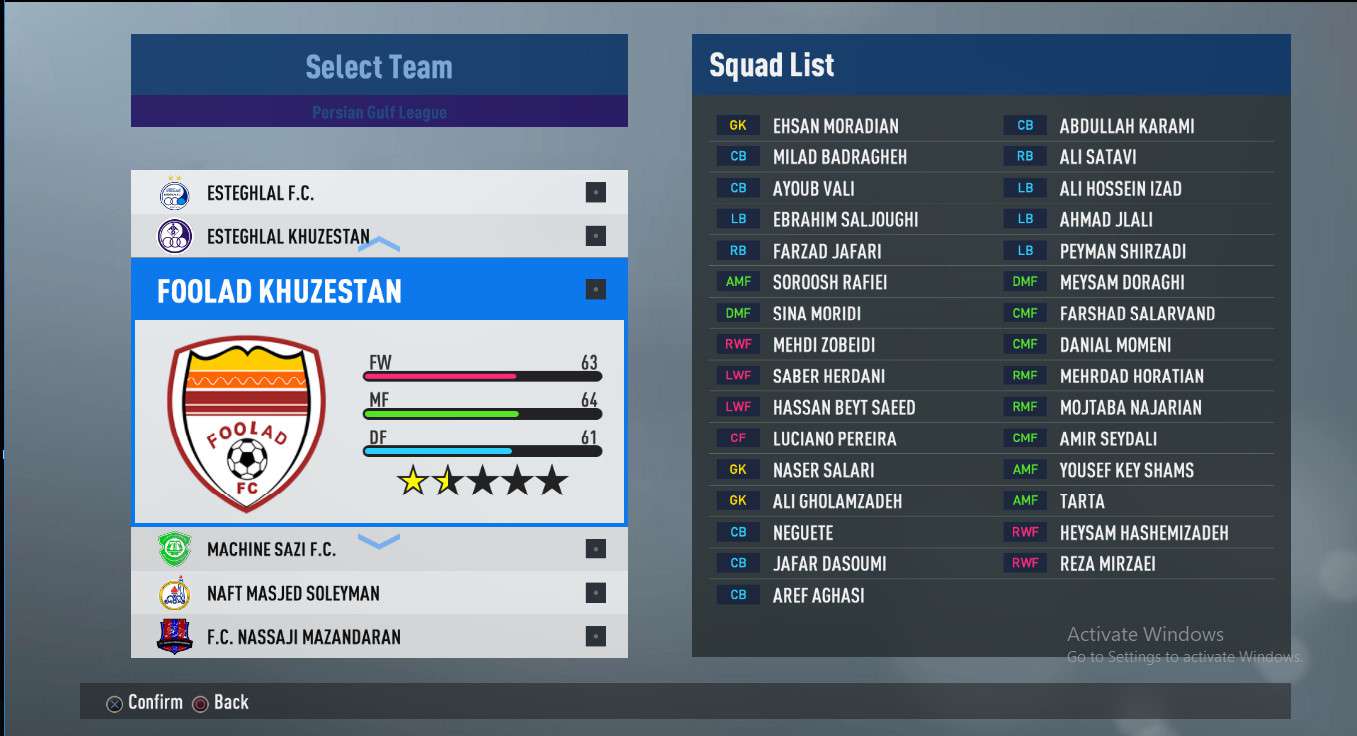Select goalkeeper Ehsan Moradian in squad list

tap(835, 126)
